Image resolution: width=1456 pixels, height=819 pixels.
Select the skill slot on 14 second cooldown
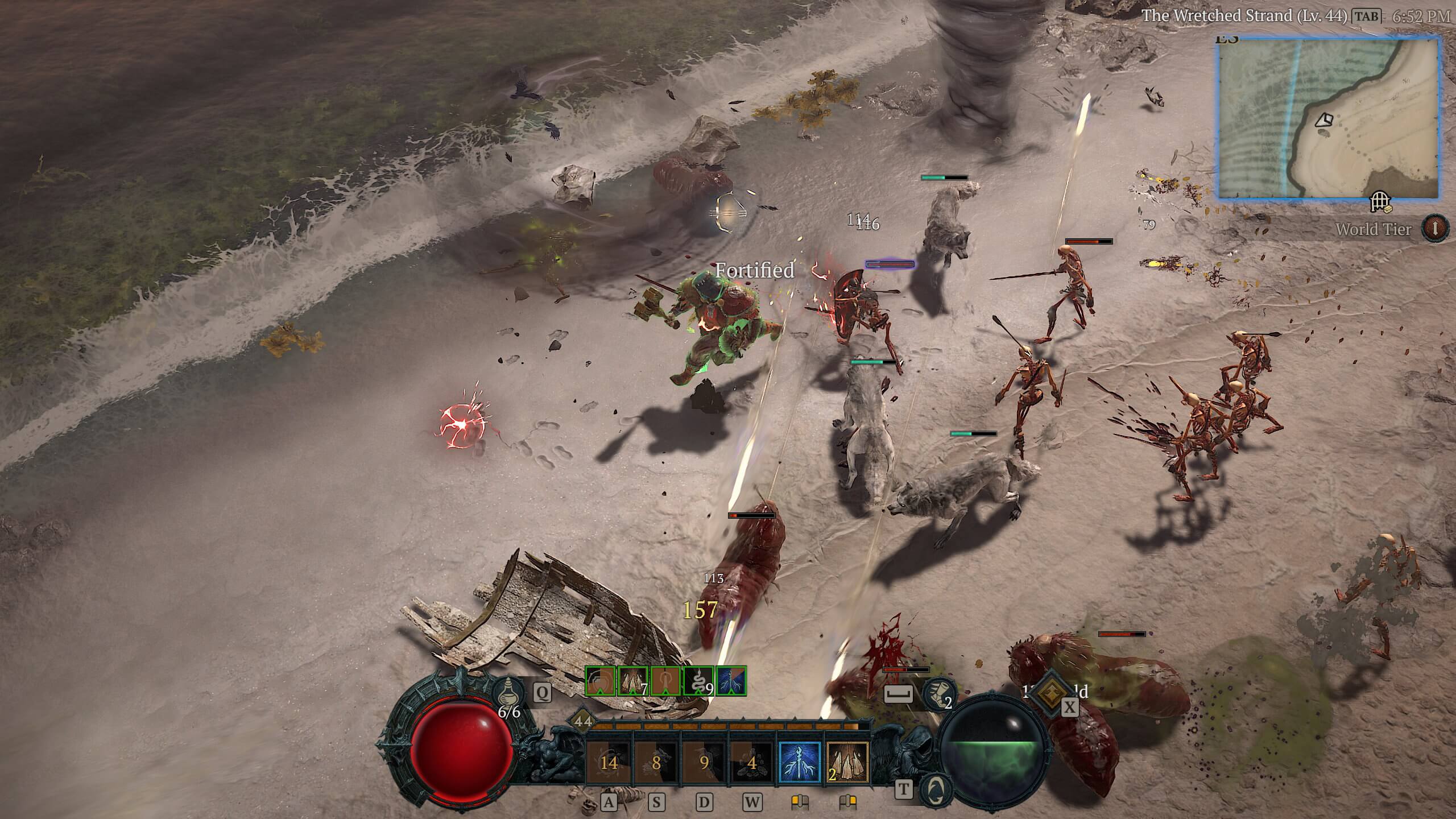click(x=609, y=763)
